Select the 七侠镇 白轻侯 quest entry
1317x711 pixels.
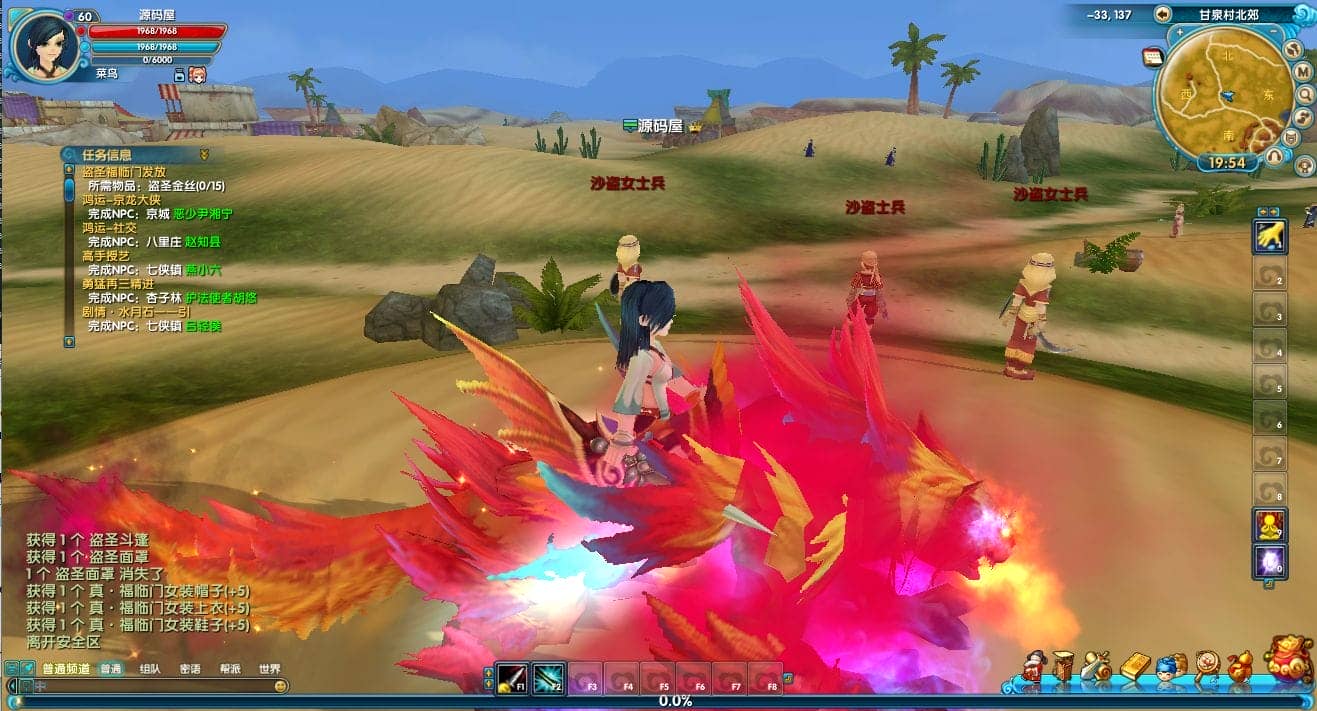[x=154, y=326]
